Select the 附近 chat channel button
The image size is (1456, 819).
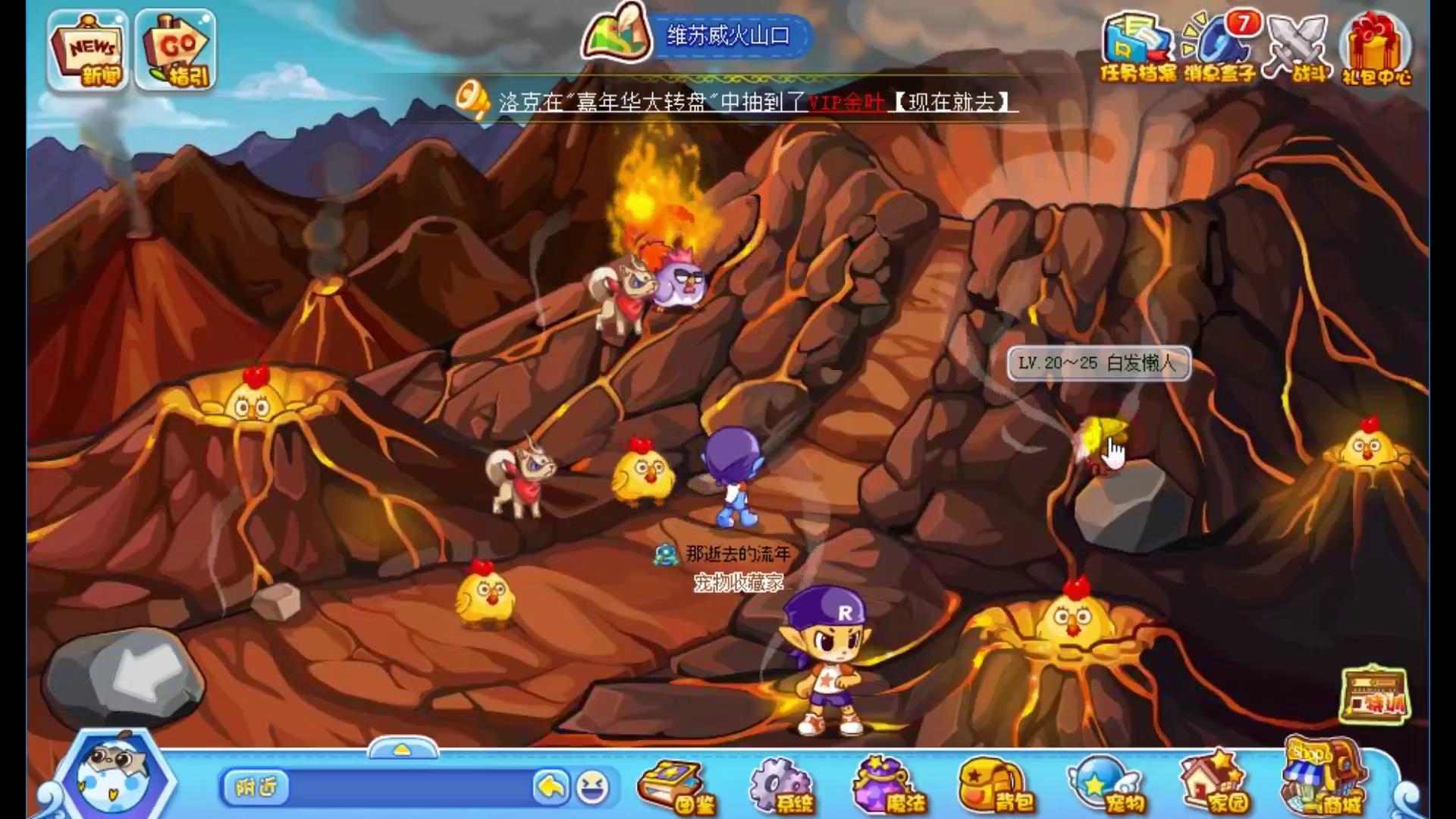256,788
